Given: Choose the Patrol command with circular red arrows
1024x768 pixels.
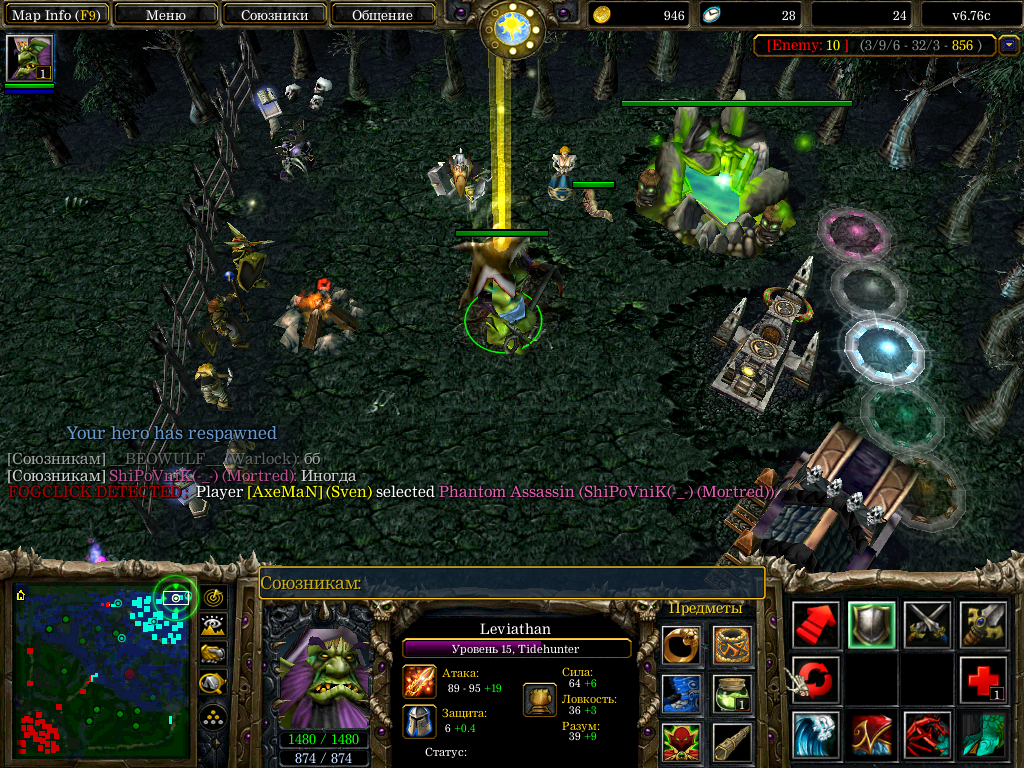Looking at the screenshot, I should coord(815,680).
